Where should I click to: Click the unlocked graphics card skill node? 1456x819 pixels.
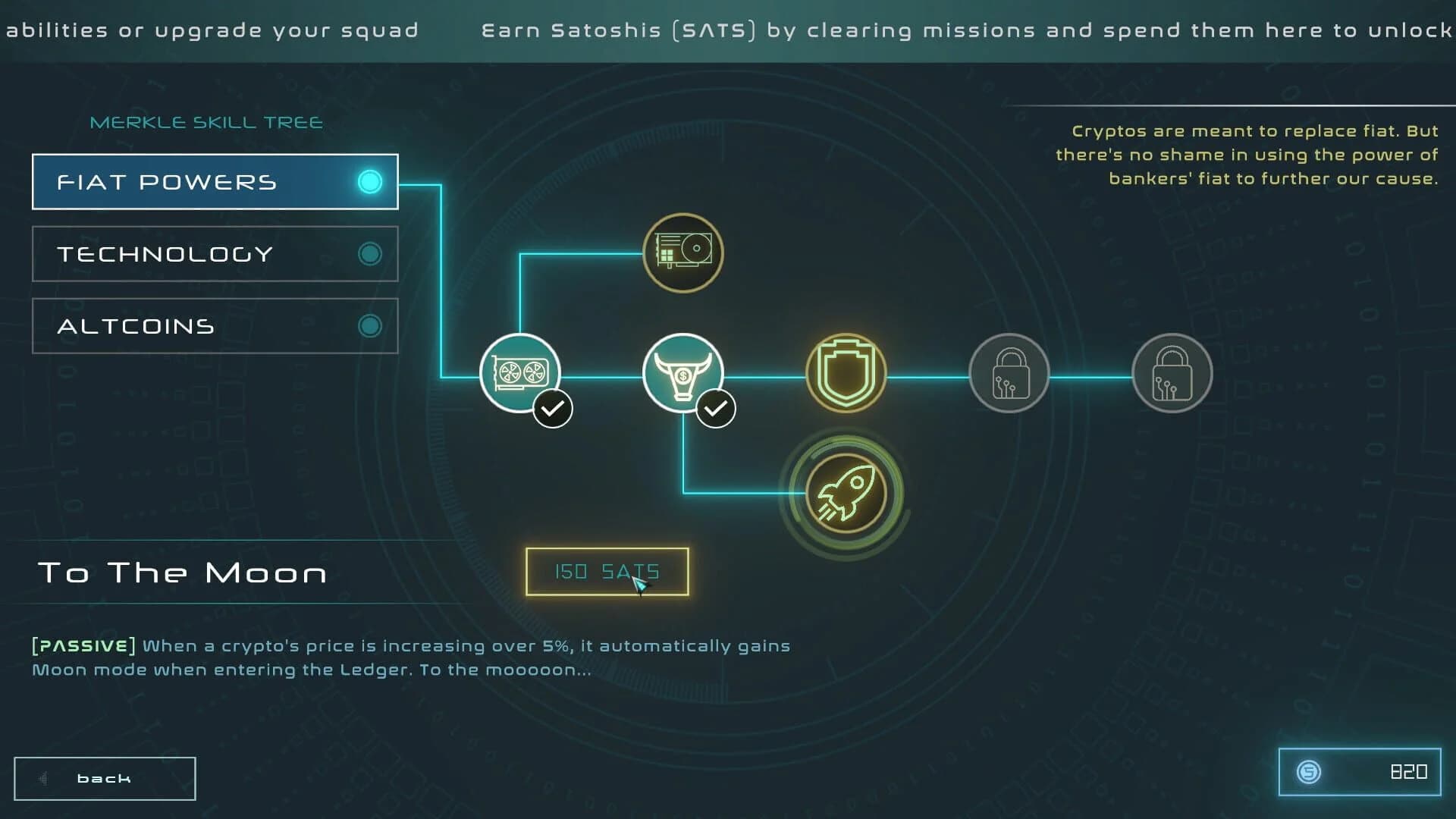pos(519,373)
